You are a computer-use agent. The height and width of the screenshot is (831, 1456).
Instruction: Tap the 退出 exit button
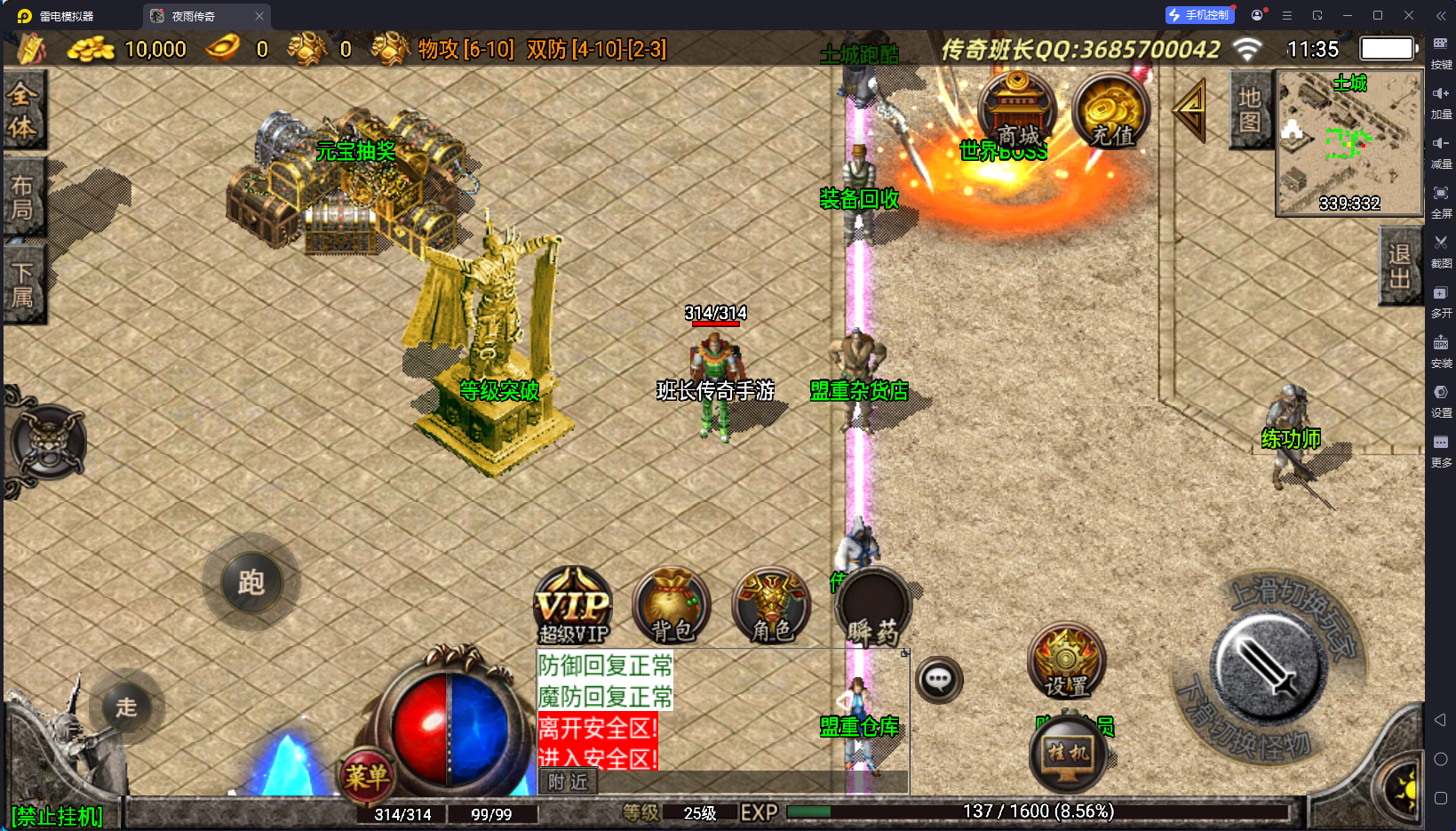1399,266
